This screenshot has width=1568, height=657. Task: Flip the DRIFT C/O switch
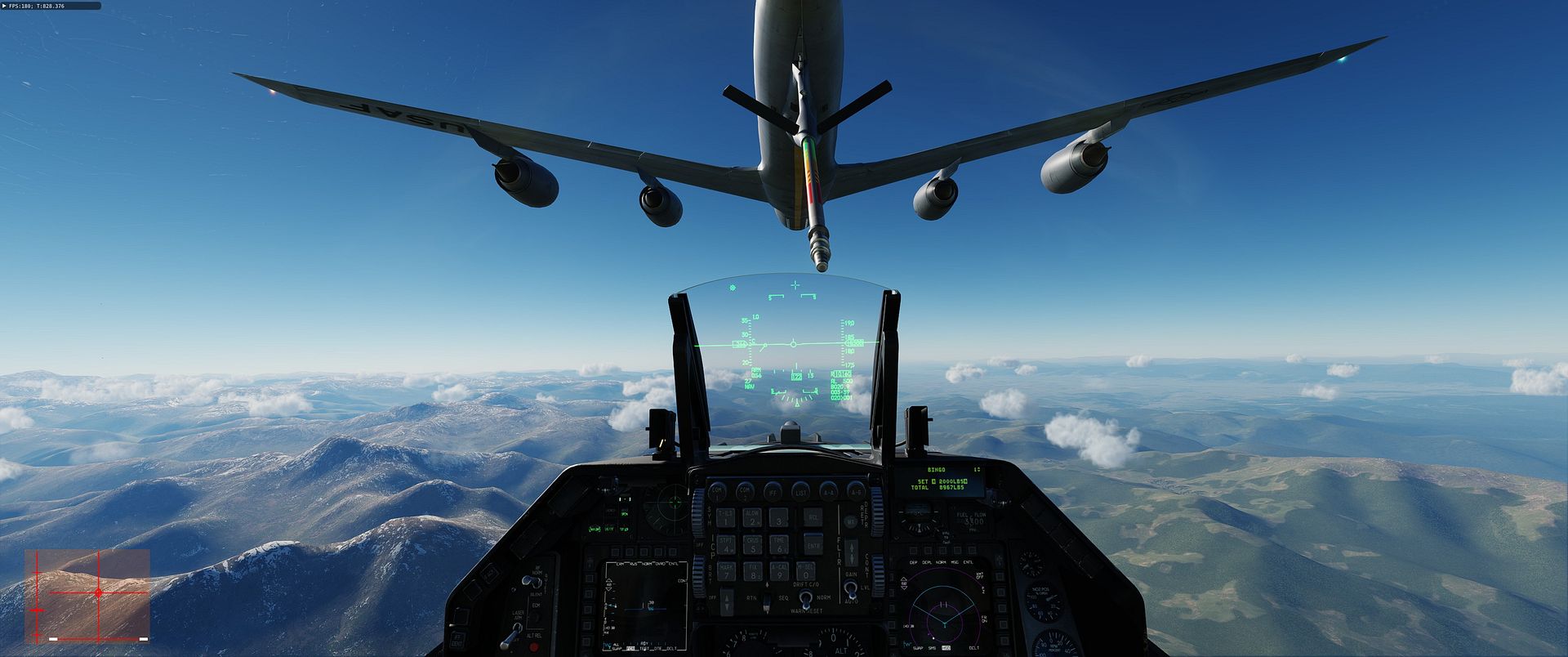805,599
